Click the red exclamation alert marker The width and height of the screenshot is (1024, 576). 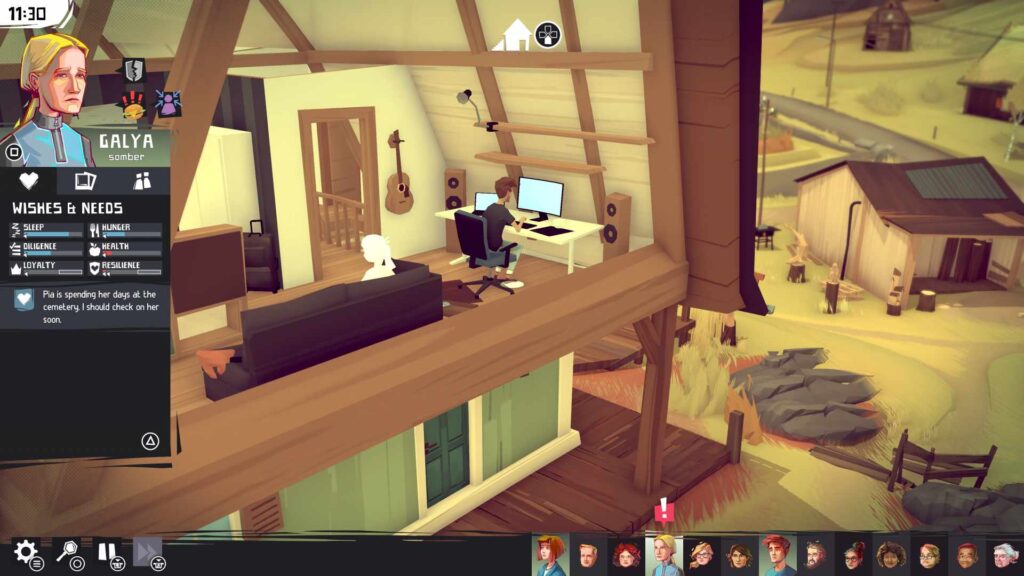(664, 511)
